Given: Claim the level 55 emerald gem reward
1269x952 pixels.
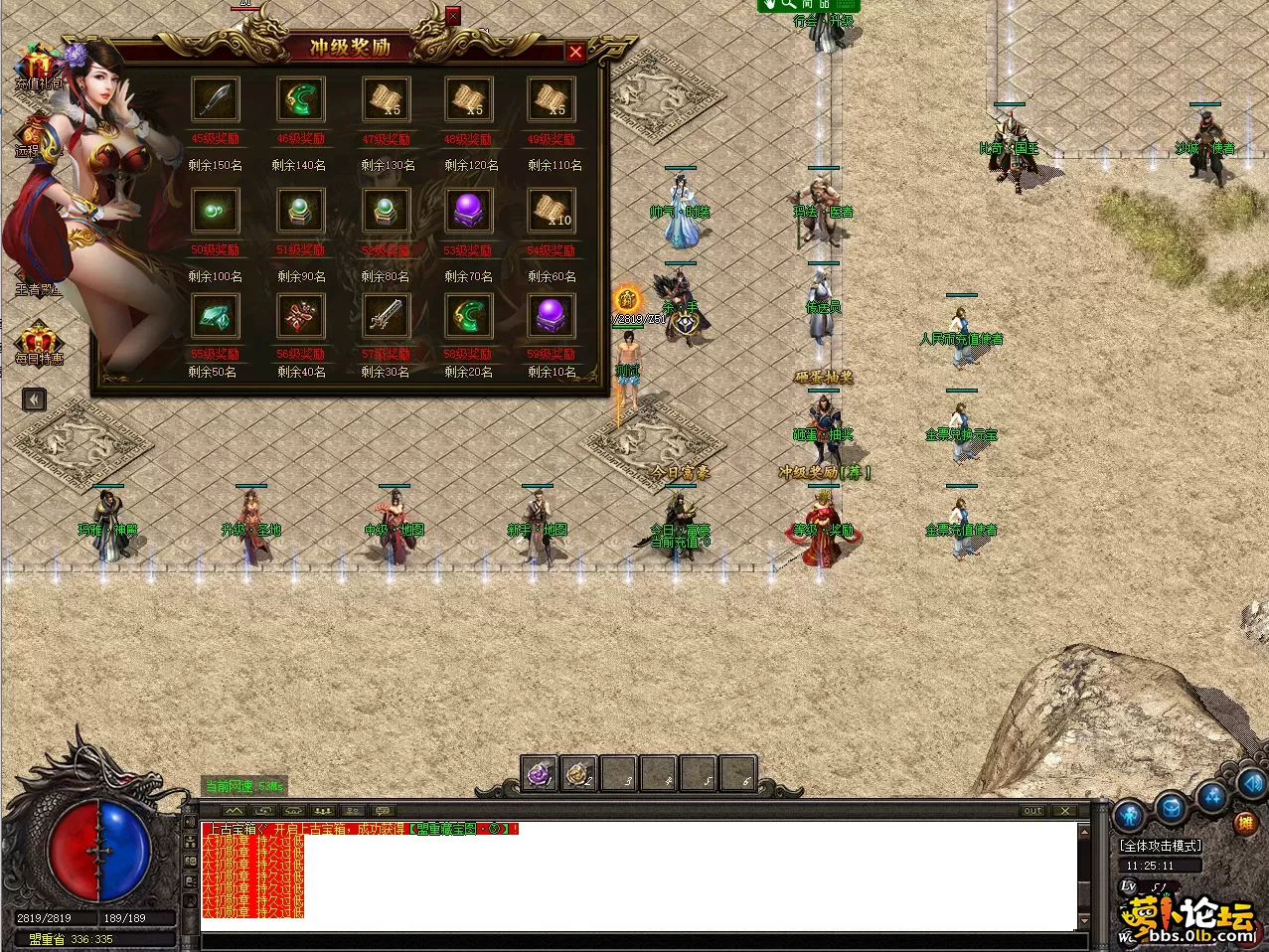Looking at the screenshot, I should (215, 317).
